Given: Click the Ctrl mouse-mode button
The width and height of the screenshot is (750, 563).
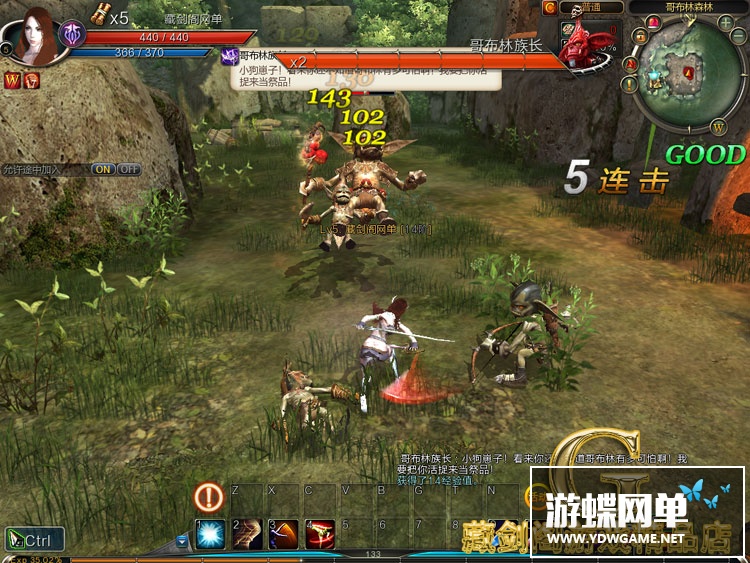Looking at the screenshot, I should (34, 540).
